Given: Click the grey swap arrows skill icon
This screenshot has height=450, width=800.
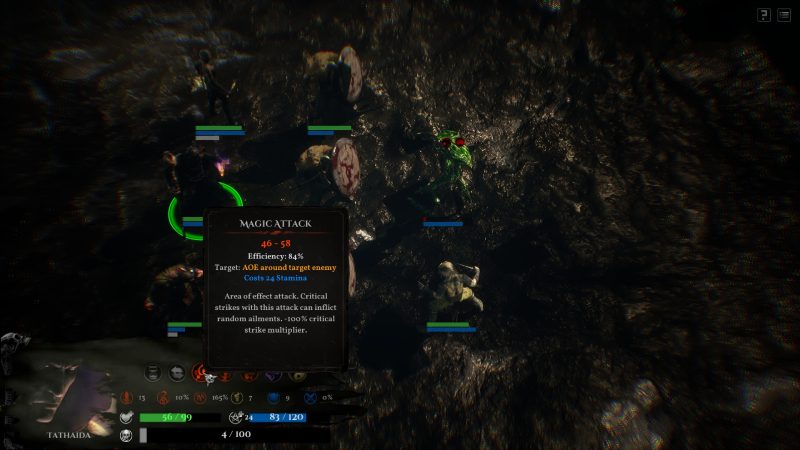Looking at the screenshot, I should 178,373.
